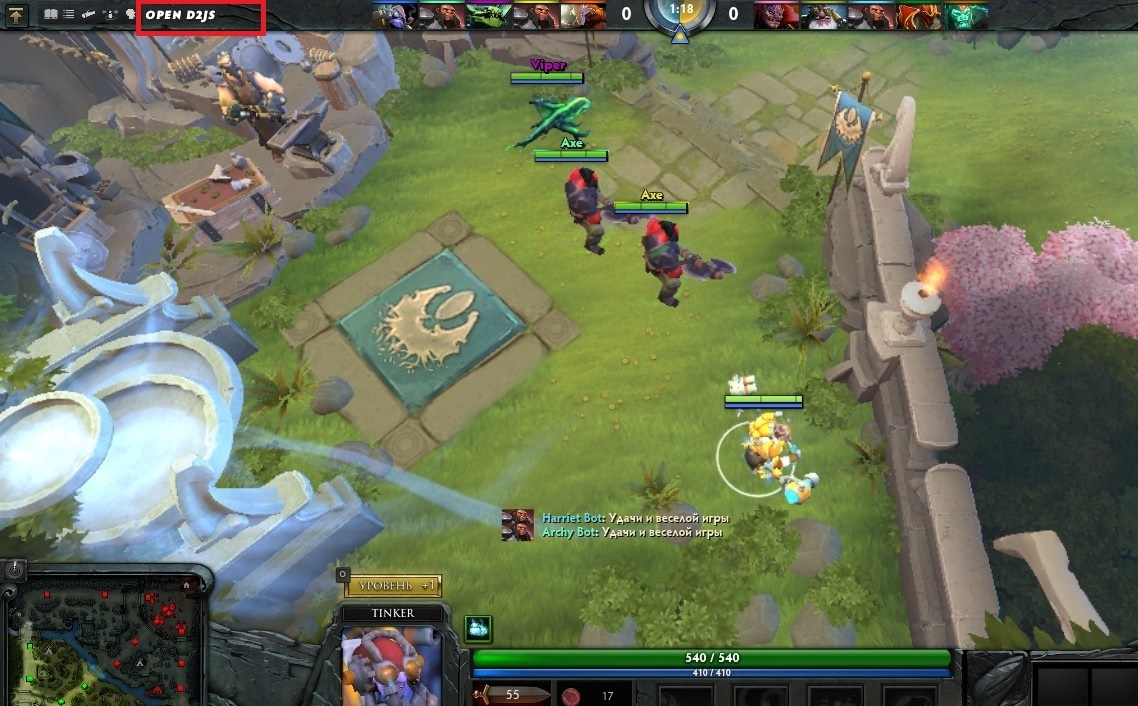This screenshot has width=1138, height=706.
Task: Click the day-night clock at top center
Action: tap(680, 12)
